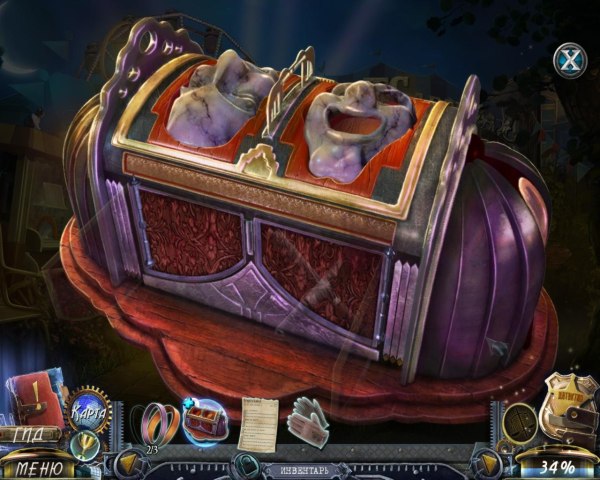Image resolution: width=600 pixels, height=480 pixels.
Task: Open the МЕНЮ menu
Action: click(x=39, y=466)
